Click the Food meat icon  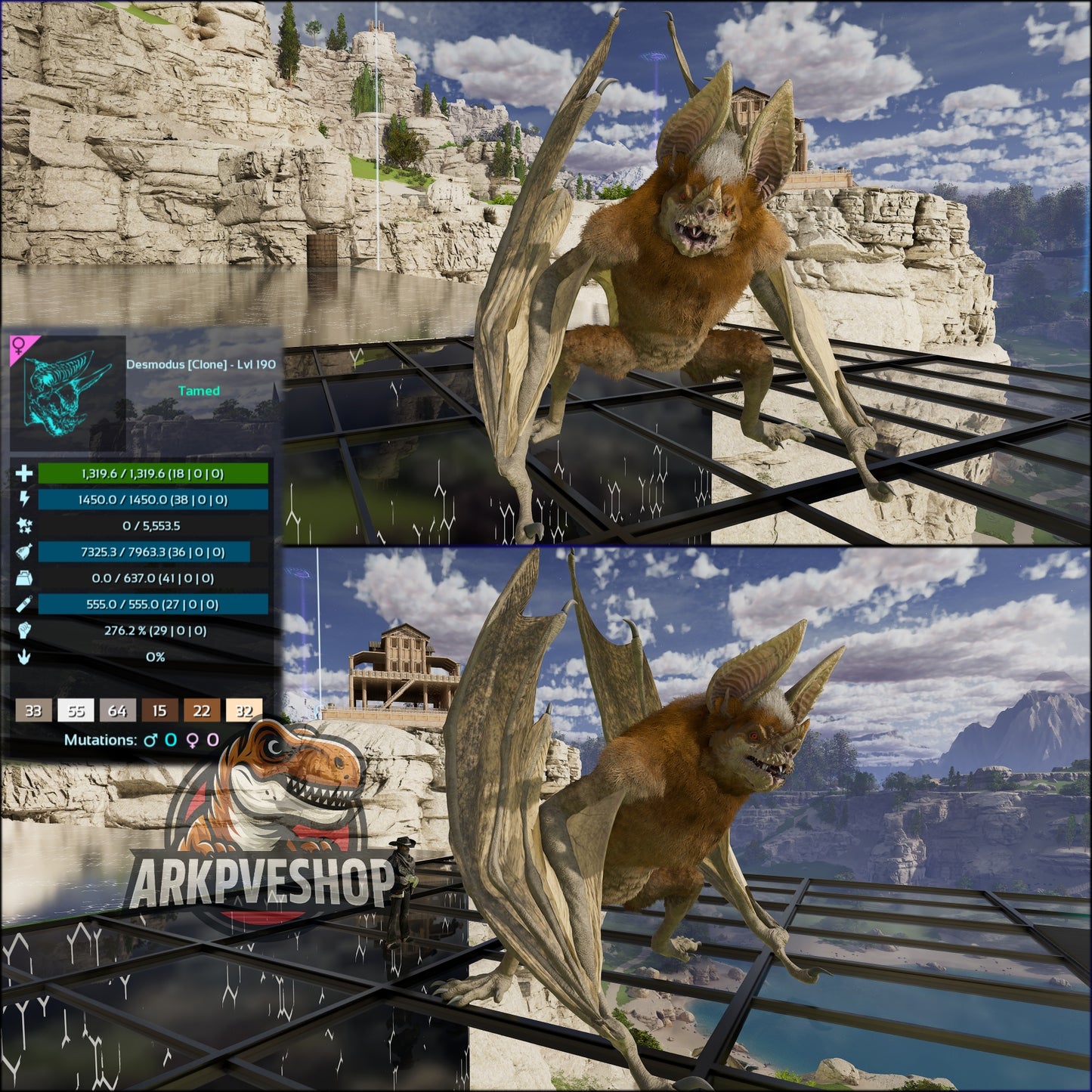coord(24,549)
